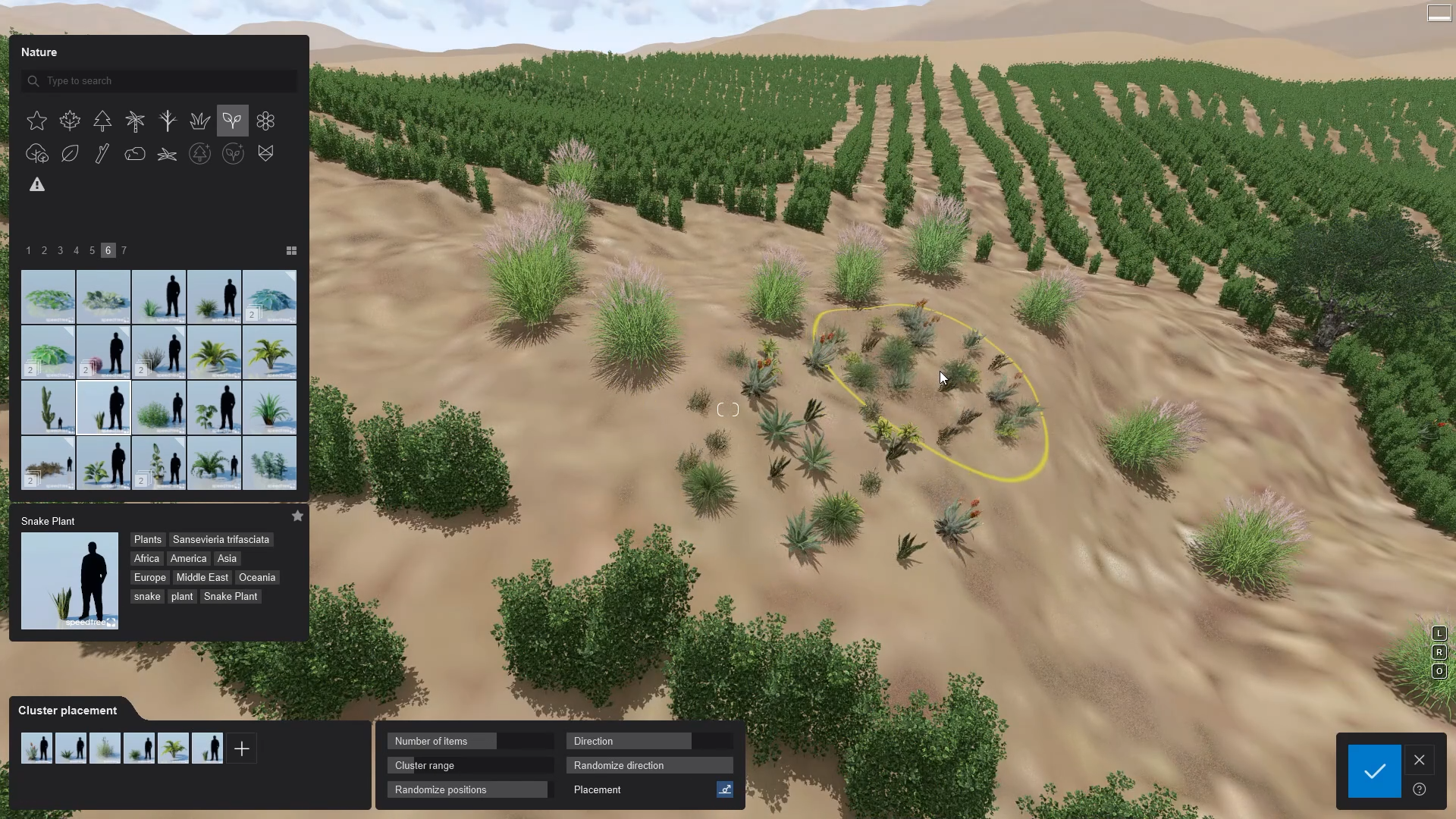Toggle the Placement mode button
Image resolution: width=1456 pixels, height=819 pixels.
point(725,790)
